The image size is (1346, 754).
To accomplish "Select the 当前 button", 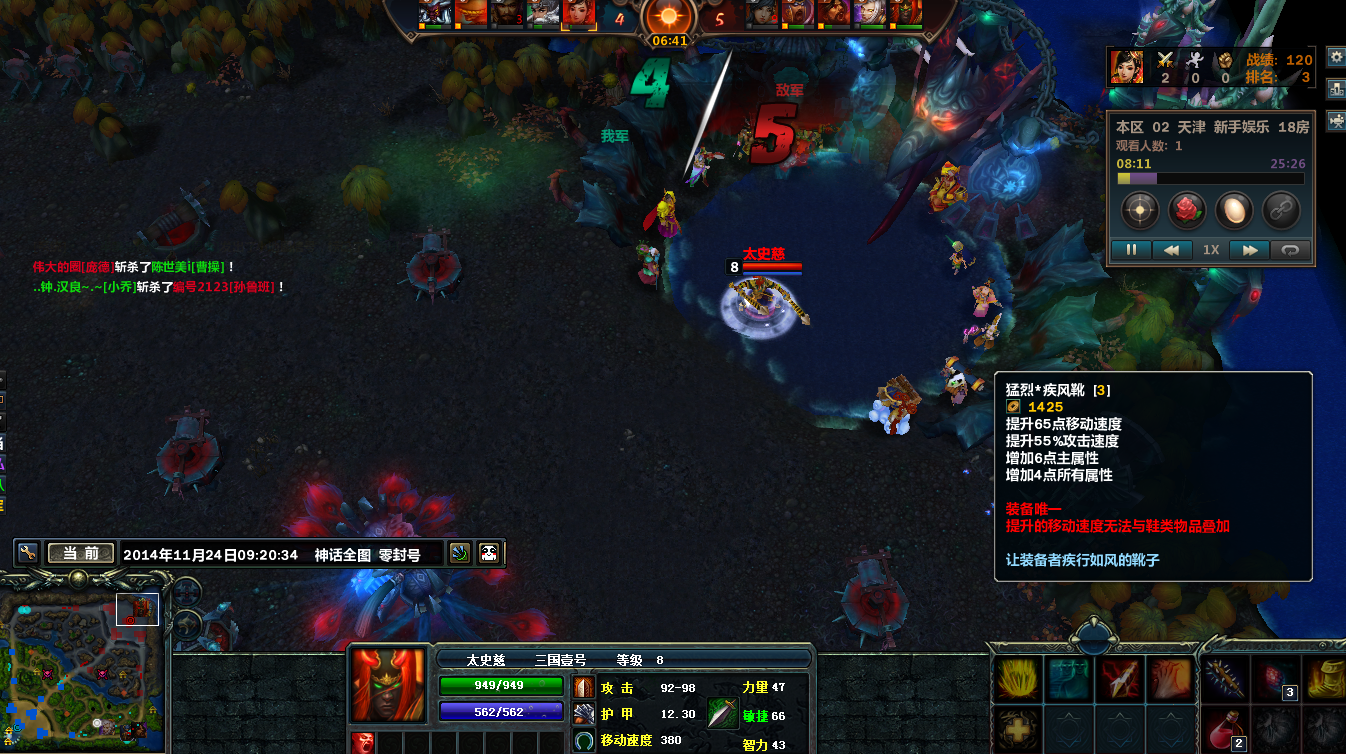I will pyautogui.click(x=81, y=553).
